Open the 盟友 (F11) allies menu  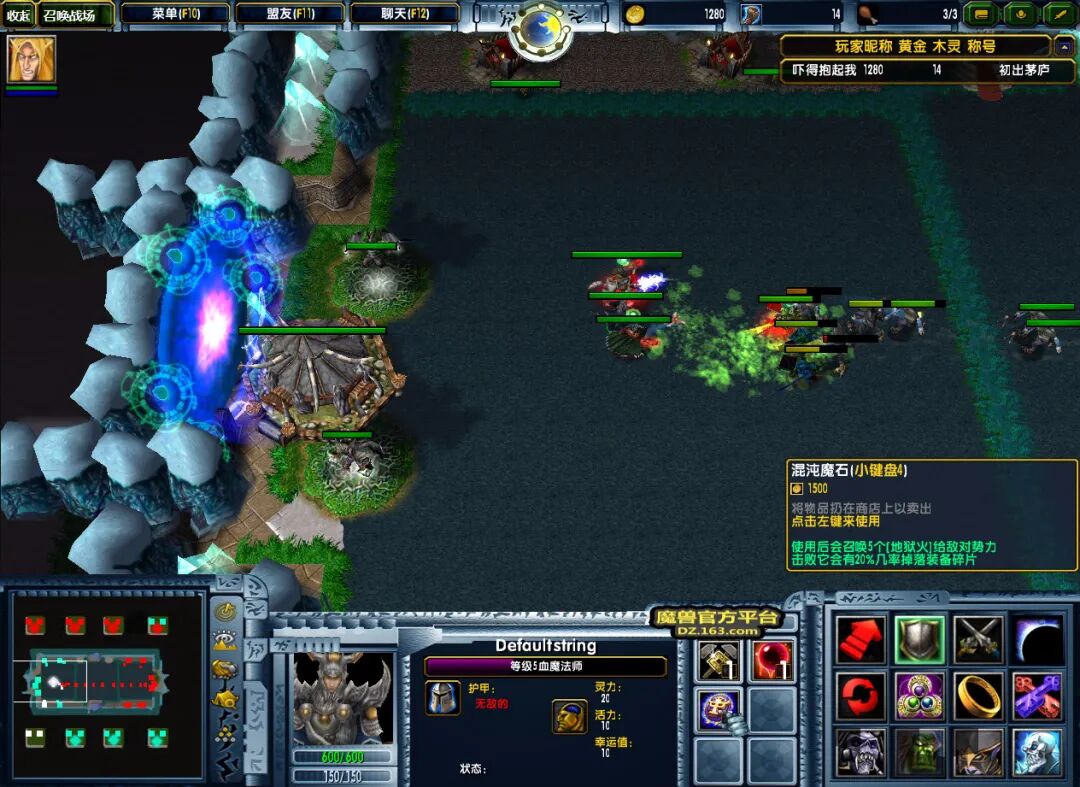pos(290,14)
